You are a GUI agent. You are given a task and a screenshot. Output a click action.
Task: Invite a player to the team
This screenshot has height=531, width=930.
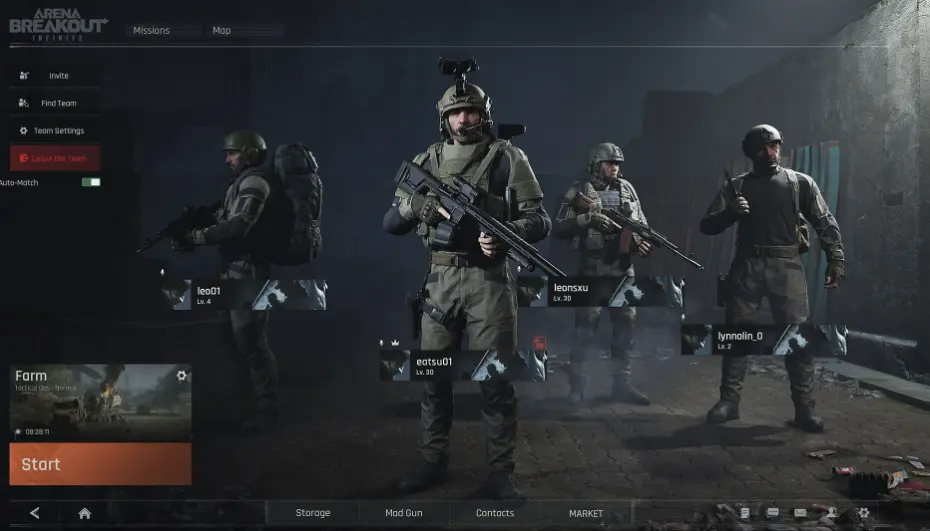(x=55, y=76)
